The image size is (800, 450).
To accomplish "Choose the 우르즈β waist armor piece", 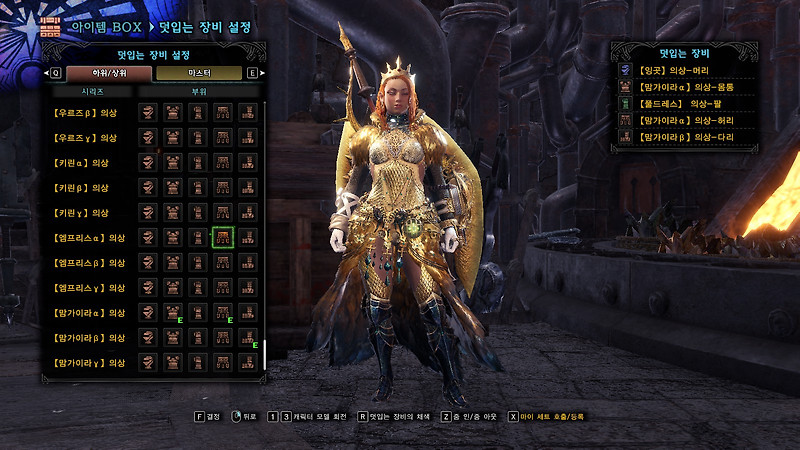I will pyautogui.click(x=222, y=112).
